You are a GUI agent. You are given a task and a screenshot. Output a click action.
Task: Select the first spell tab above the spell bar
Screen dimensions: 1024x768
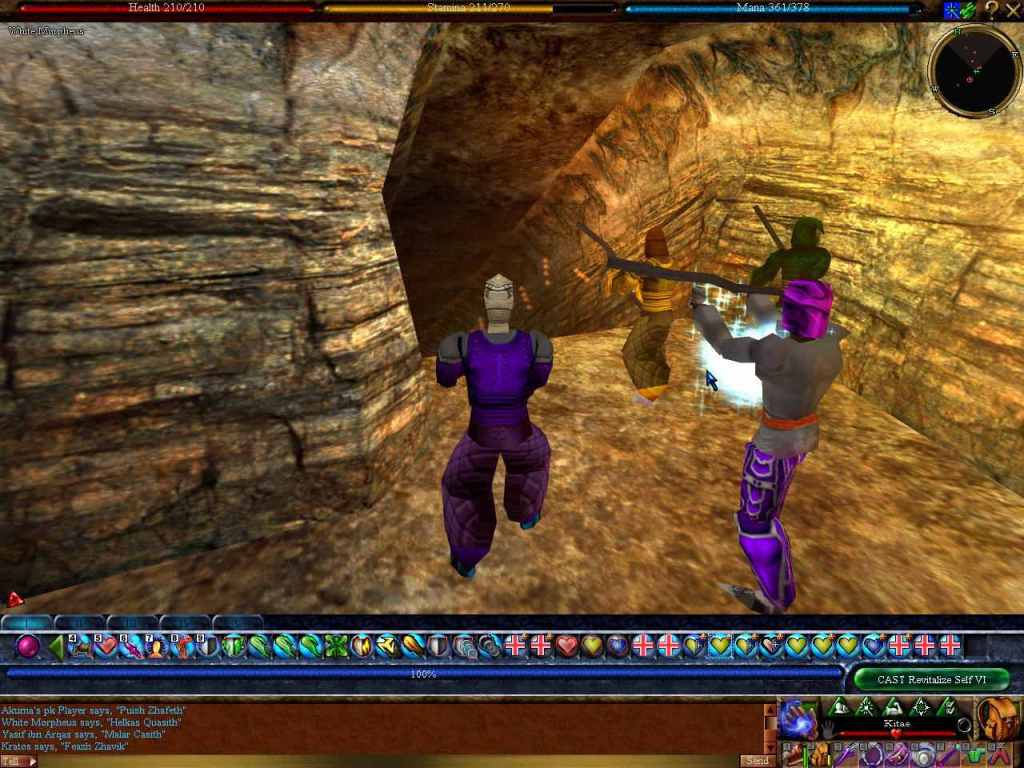pyautogui.click(x=26, y=622)
